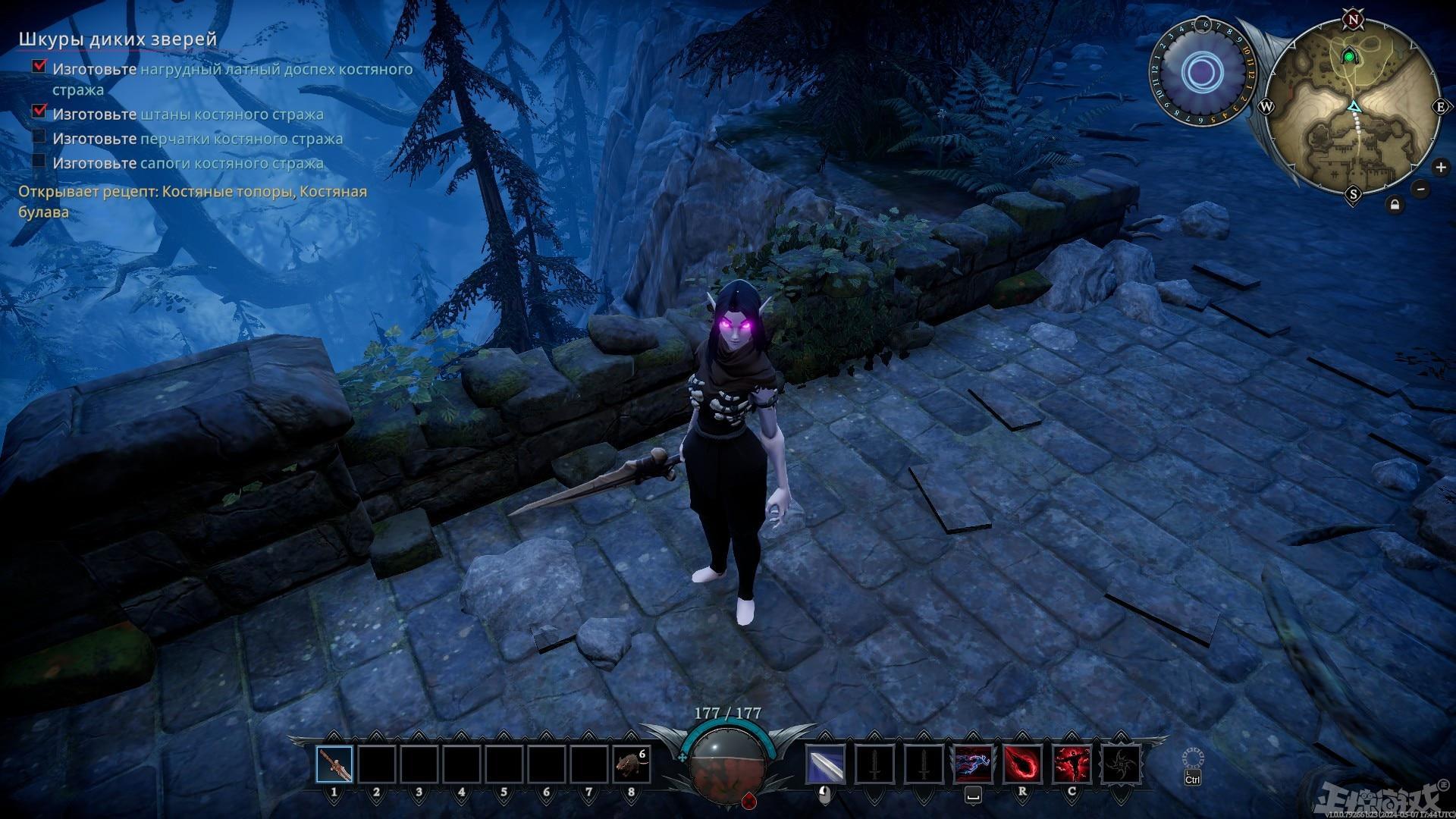Cast the red figure spell on C
This screenshot has height=819, width=1456.
pos(1072,764)
